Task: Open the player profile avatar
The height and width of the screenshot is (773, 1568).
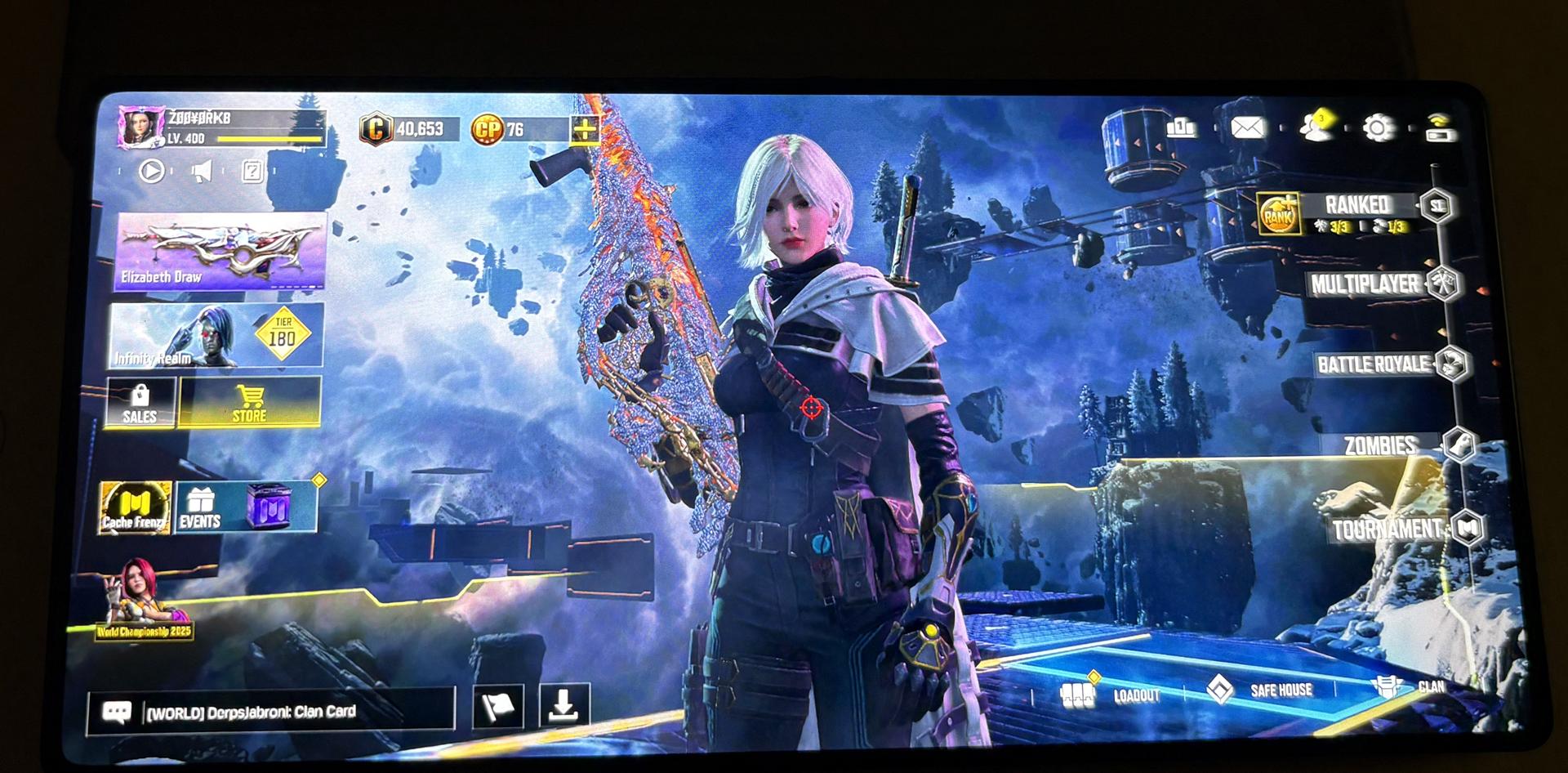Action: pos(137,127)
